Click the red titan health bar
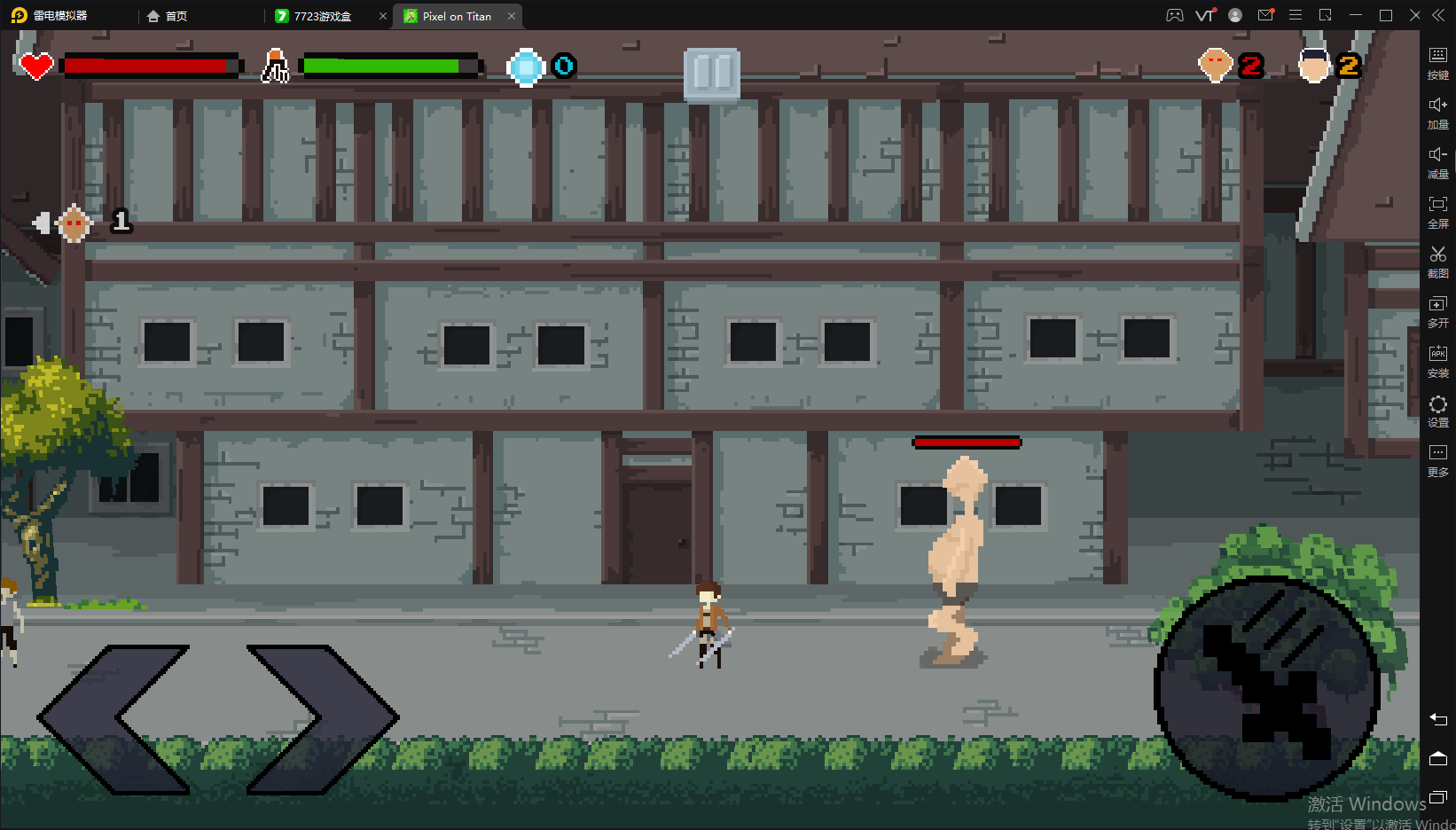Viewport: 1456px width, 830px height. [x=966, y=442]
